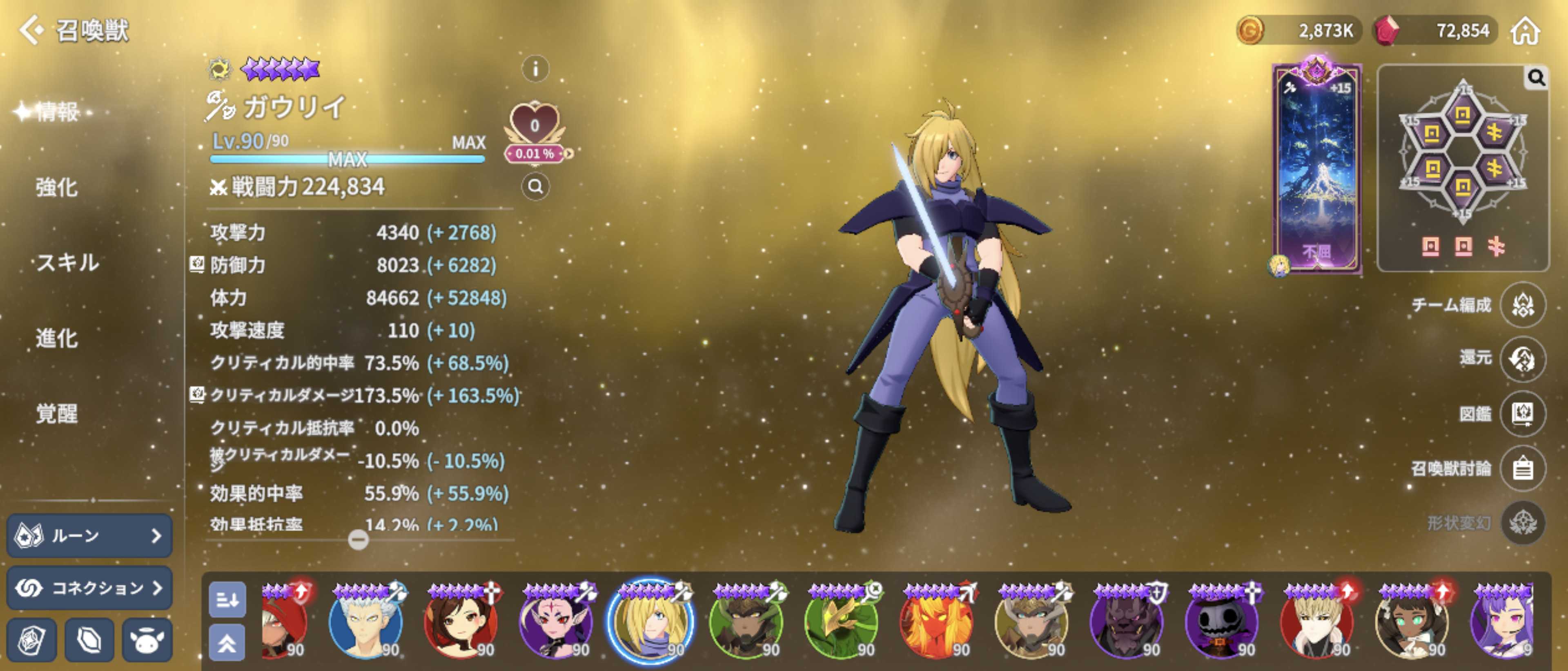The image size is (1568, 671).
Task: Return to home via house icon
Action: [x=1525, y=31]
